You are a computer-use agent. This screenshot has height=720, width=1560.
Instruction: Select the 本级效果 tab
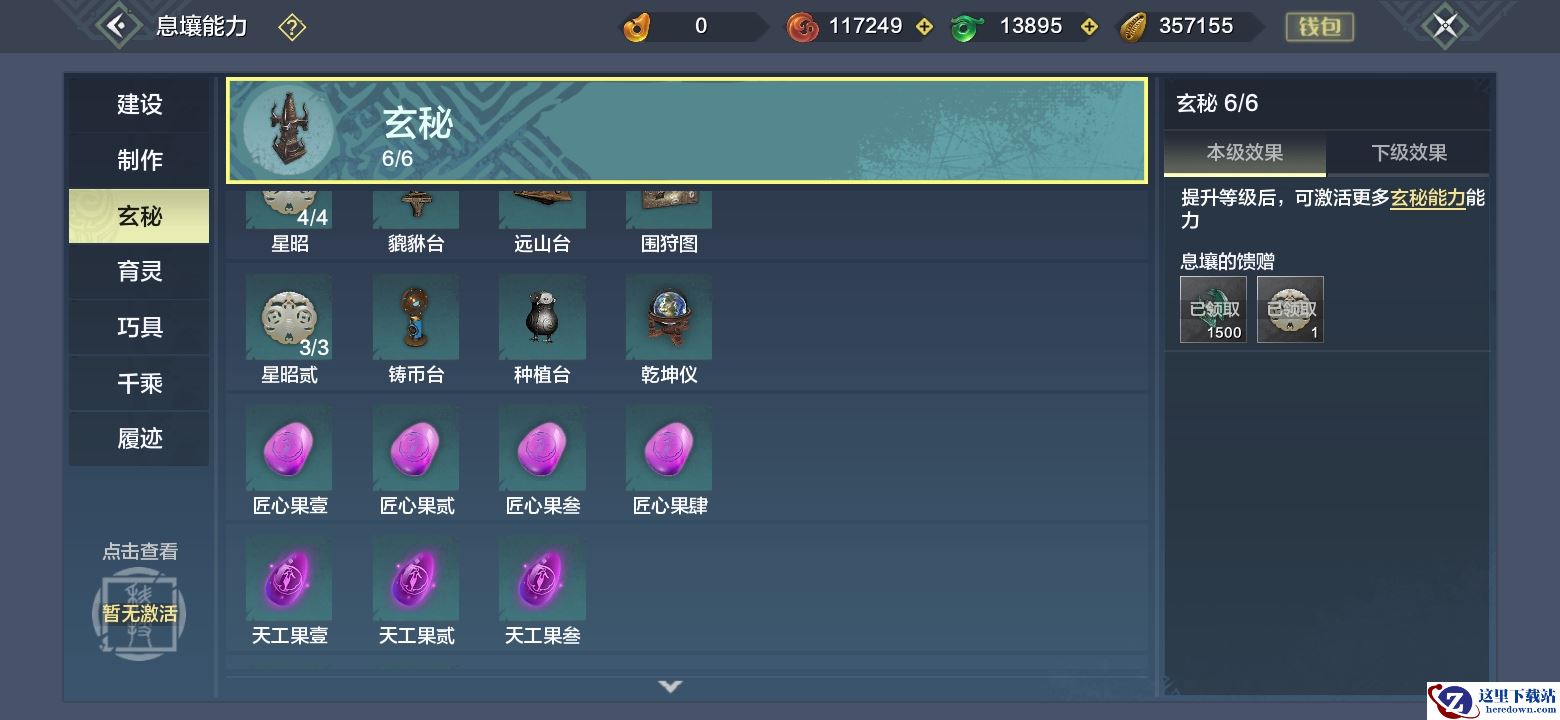1244,153
